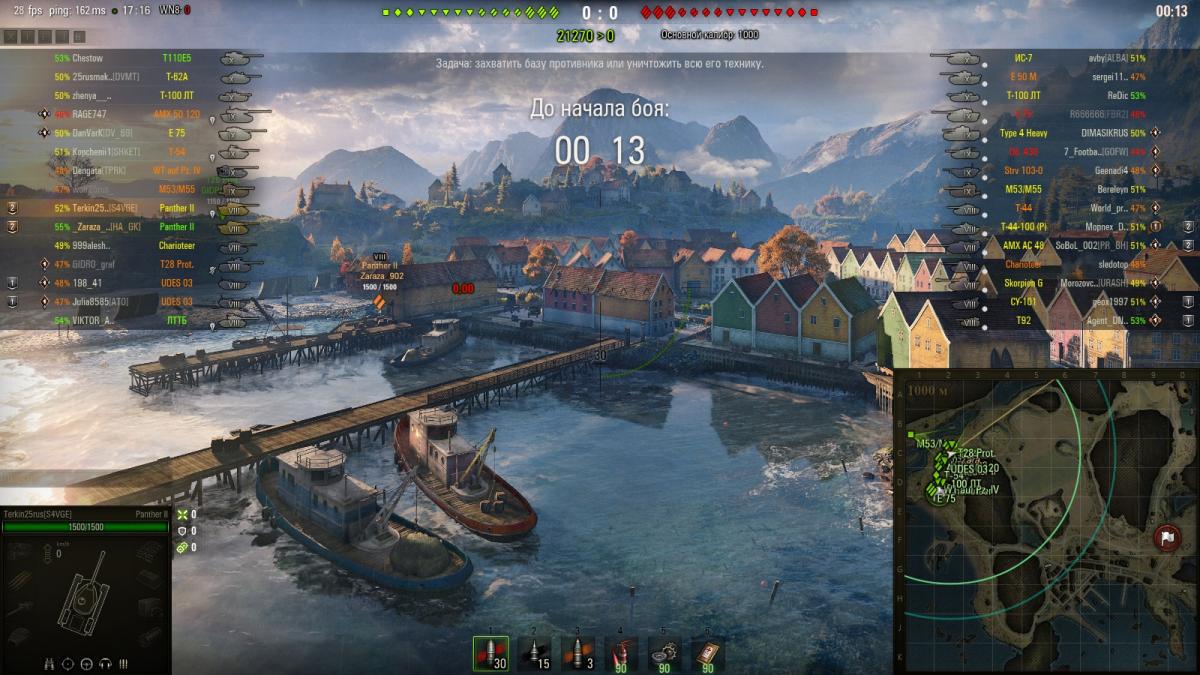The width and height of the screenshot is (1200, 675).
Task: Select the enemy base flag on minimap
Action: click(x=1166, y=538)
